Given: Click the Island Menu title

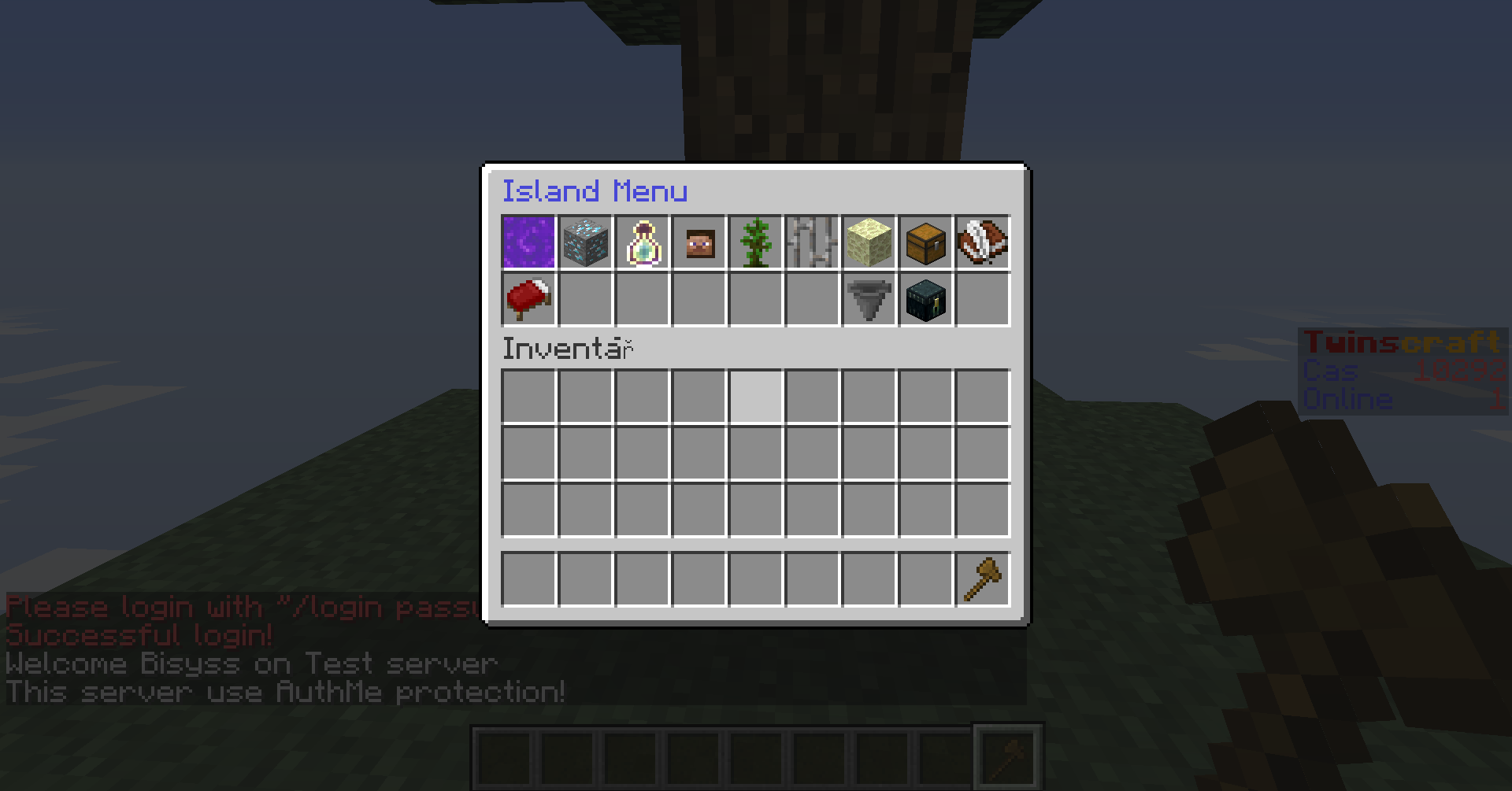Looking at the screenshot, I should point(596,191).
